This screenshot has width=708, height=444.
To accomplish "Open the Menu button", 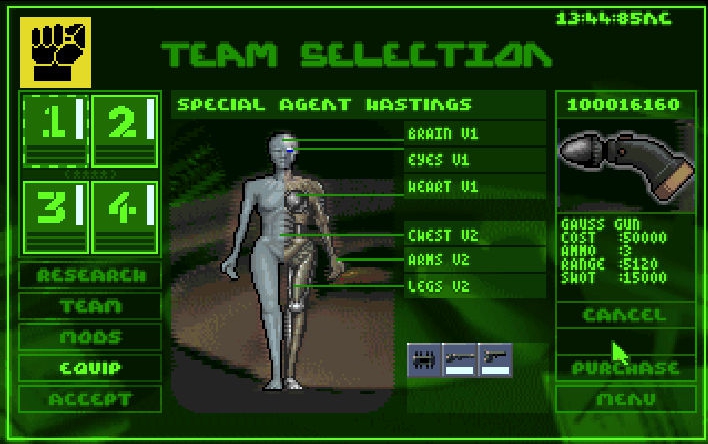I will pos(624,399).
